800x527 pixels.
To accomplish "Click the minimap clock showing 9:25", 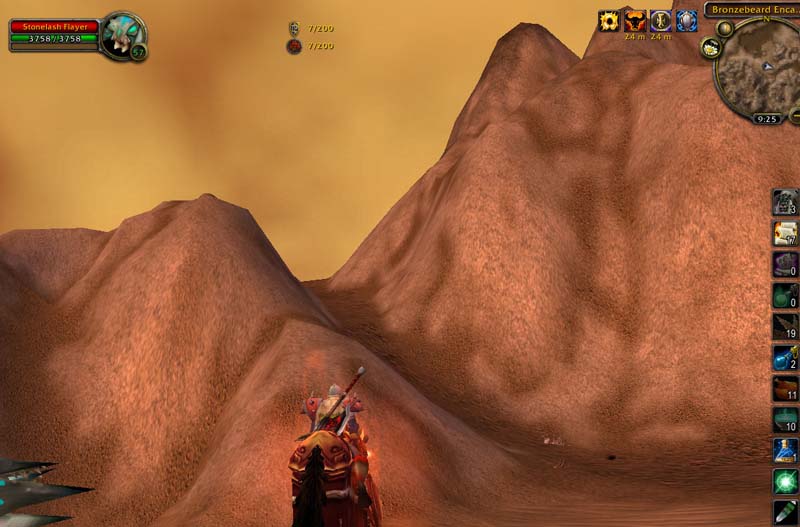I will tap(767, 118).
